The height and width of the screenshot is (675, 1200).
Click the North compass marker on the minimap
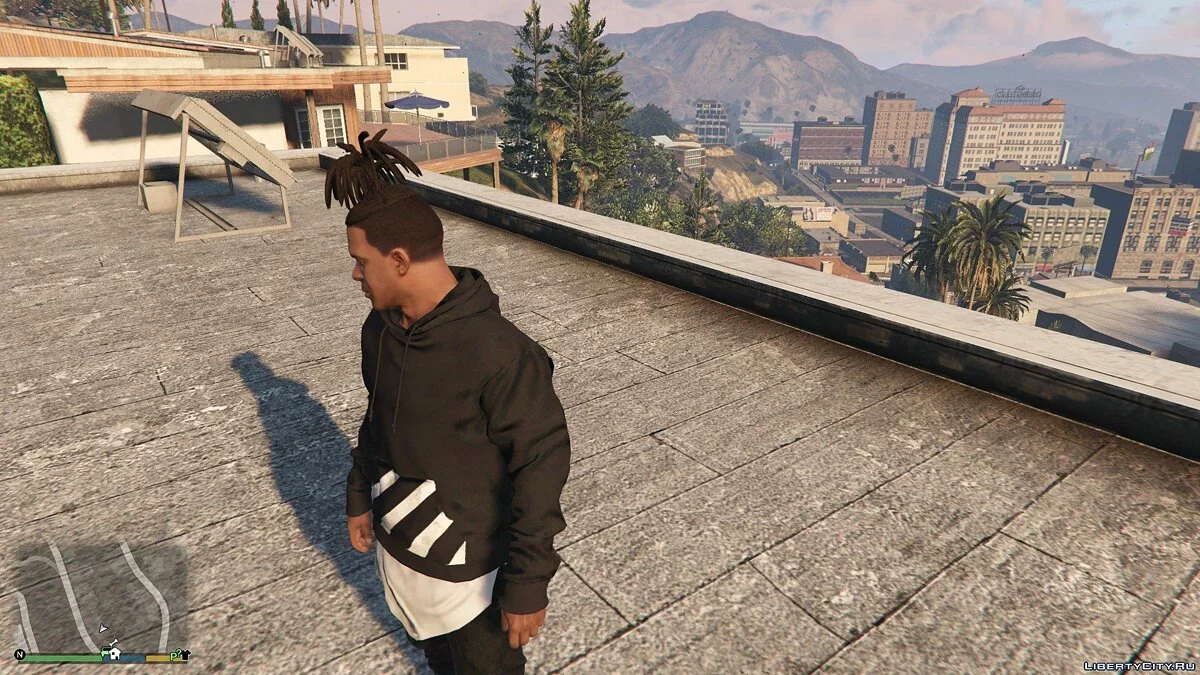20,655
